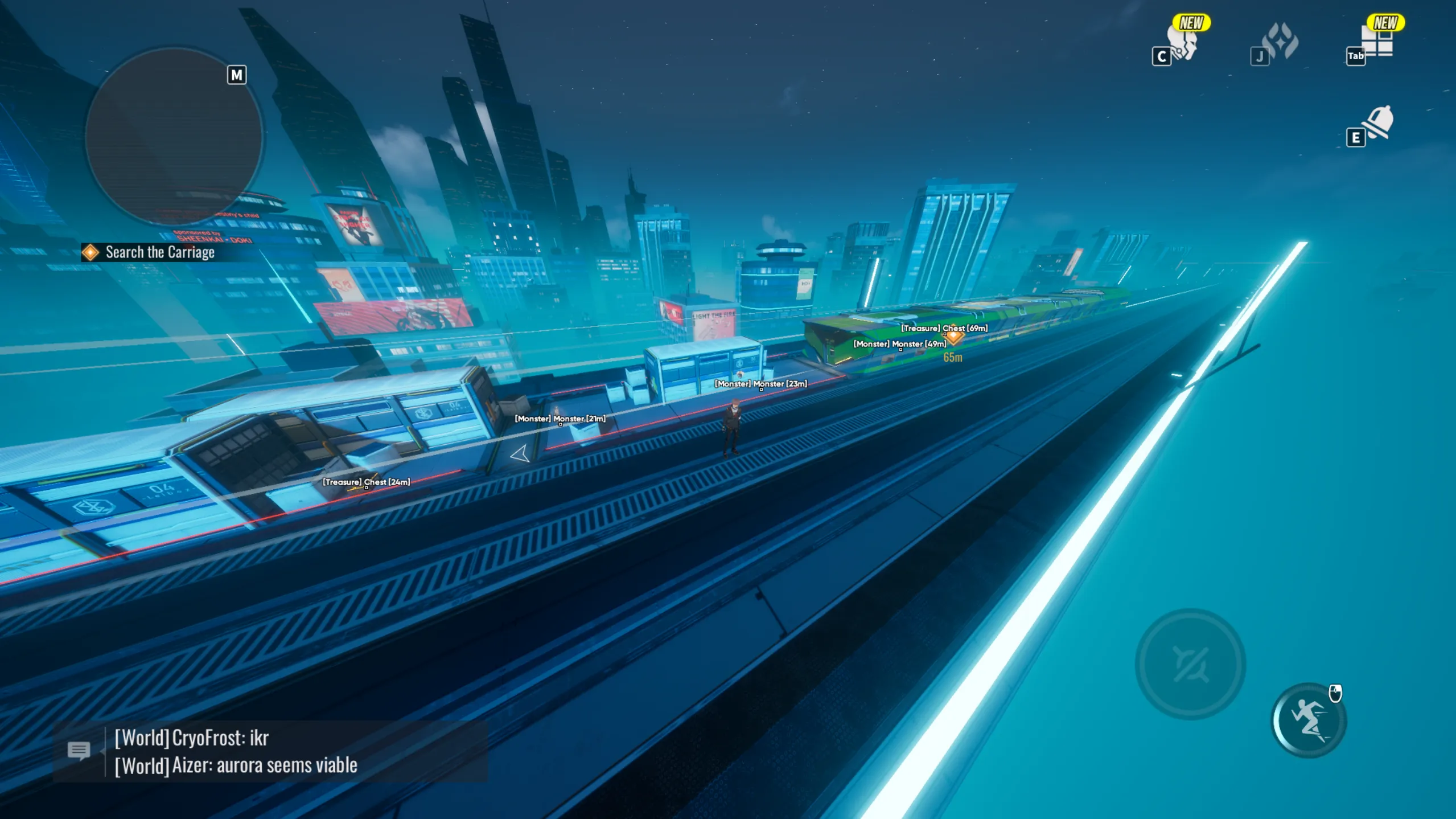Open the sparkle diamond icon menu
This screenshot has width=1456, height=819.
(1280, 41)
